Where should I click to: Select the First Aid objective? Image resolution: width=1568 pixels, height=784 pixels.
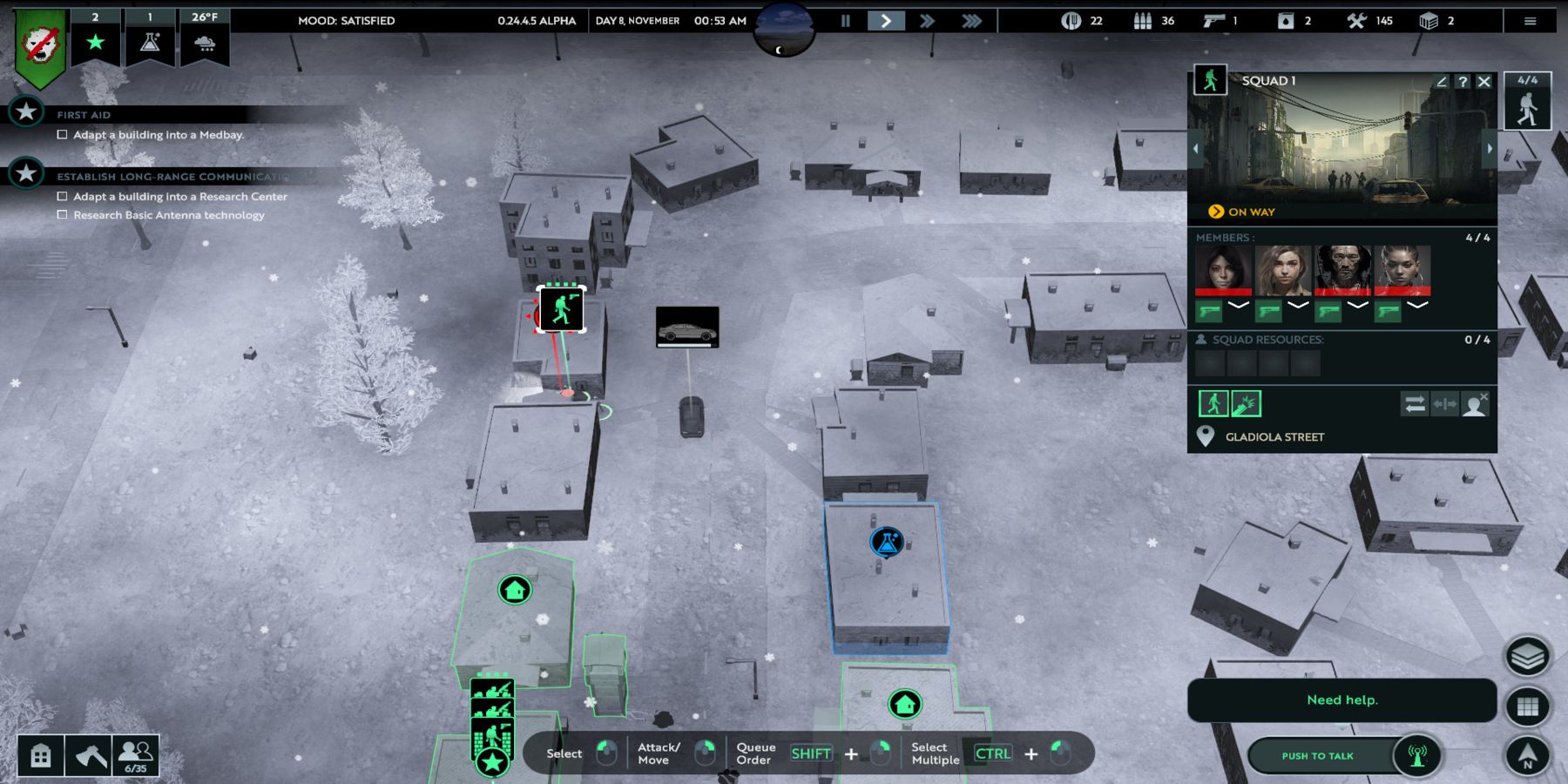tap(84, 114)
